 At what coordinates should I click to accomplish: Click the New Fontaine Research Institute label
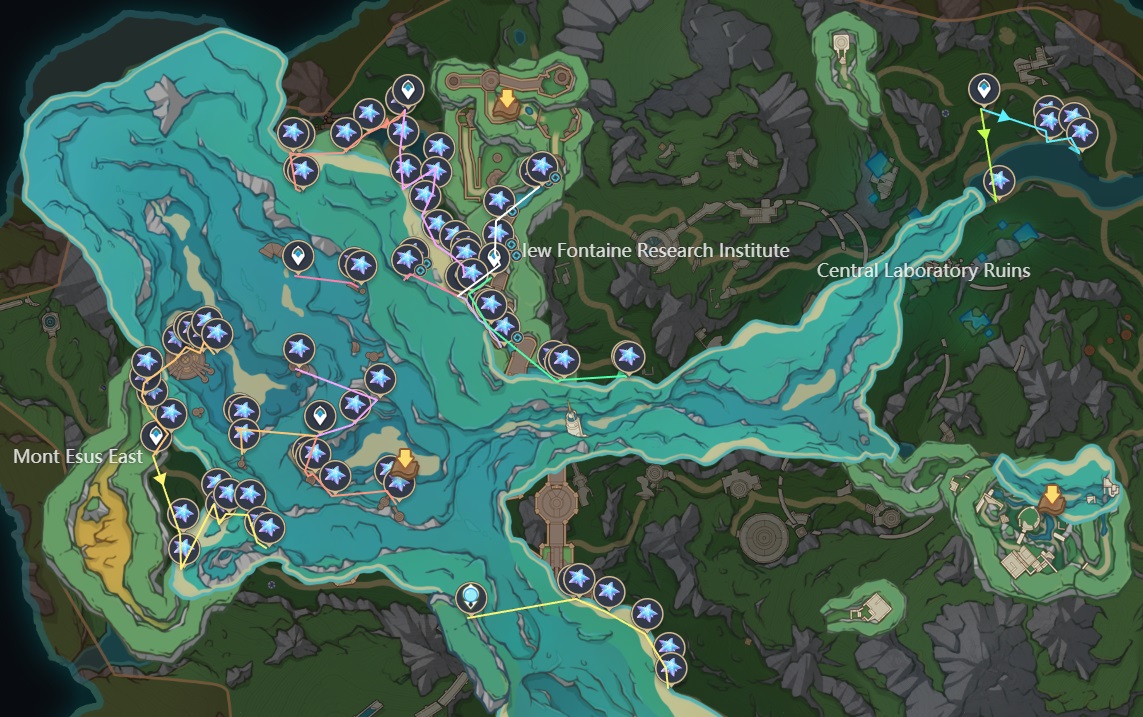coord(656,250)
